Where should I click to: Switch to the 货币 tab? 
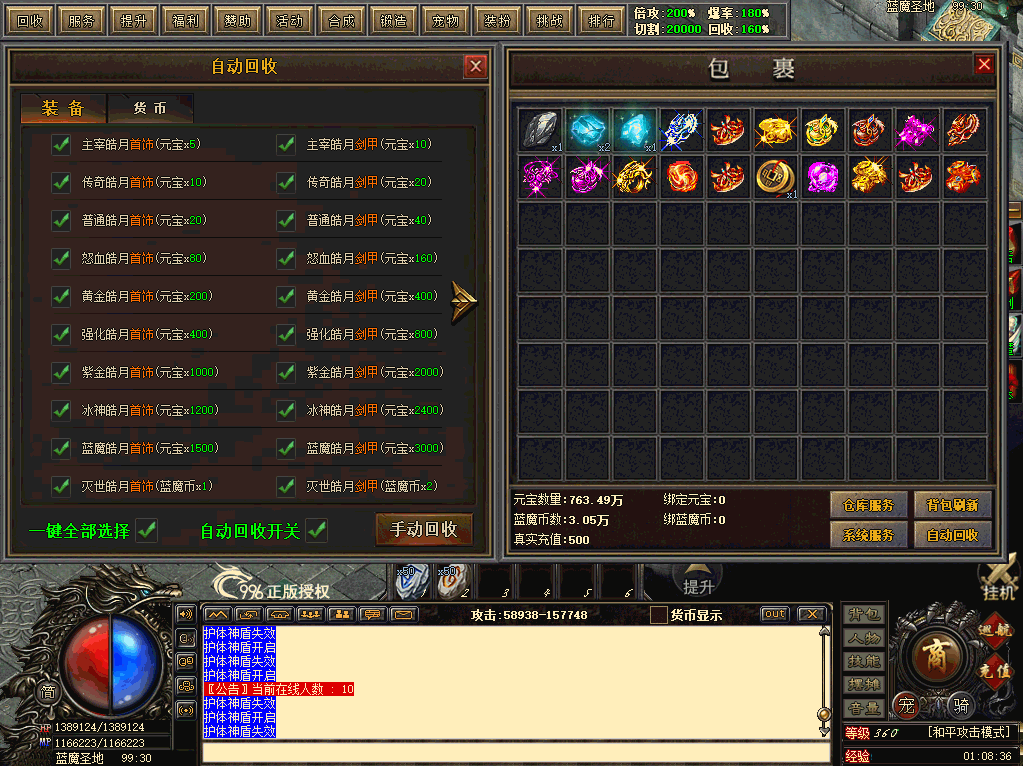coord(150,109)
